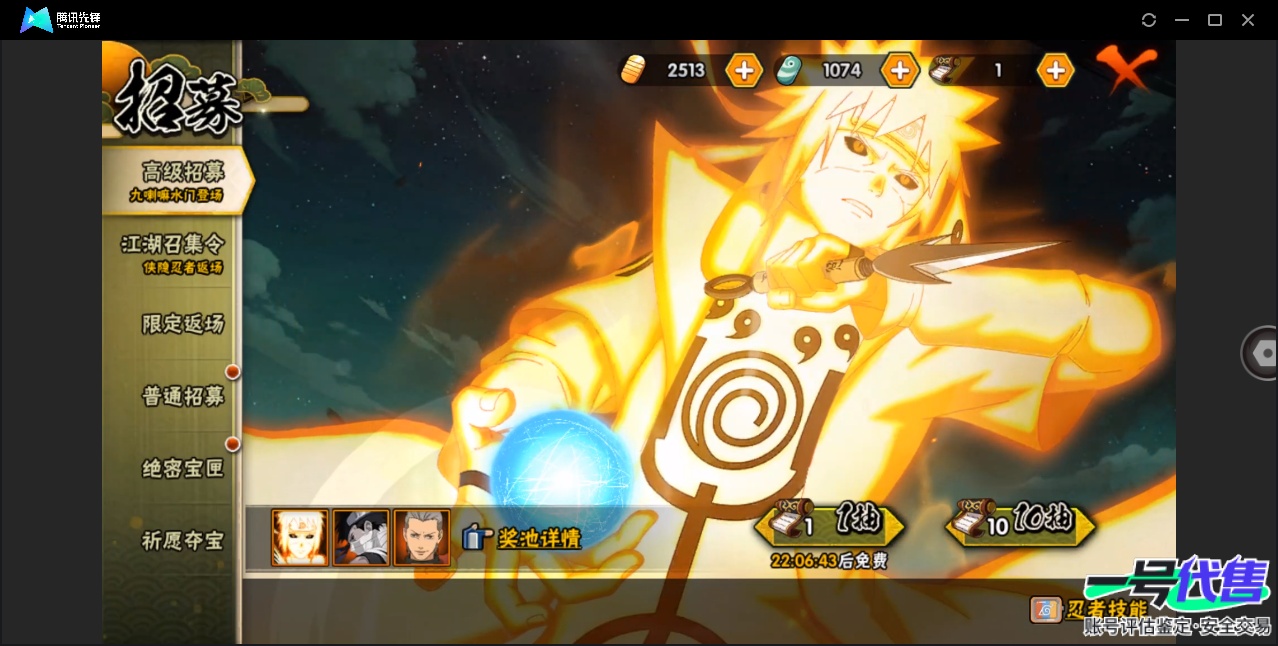Close the recruitment screen with red X

tap(1125, 68)
